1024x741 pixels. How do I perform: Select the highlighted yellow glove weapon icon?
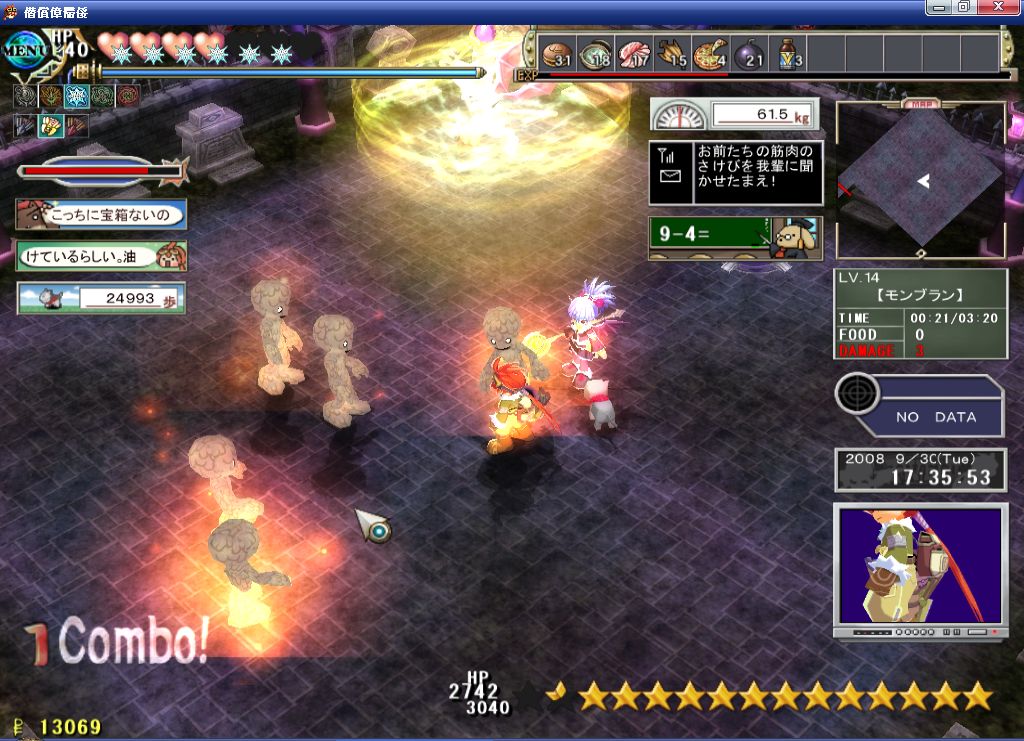click(51, 126)
